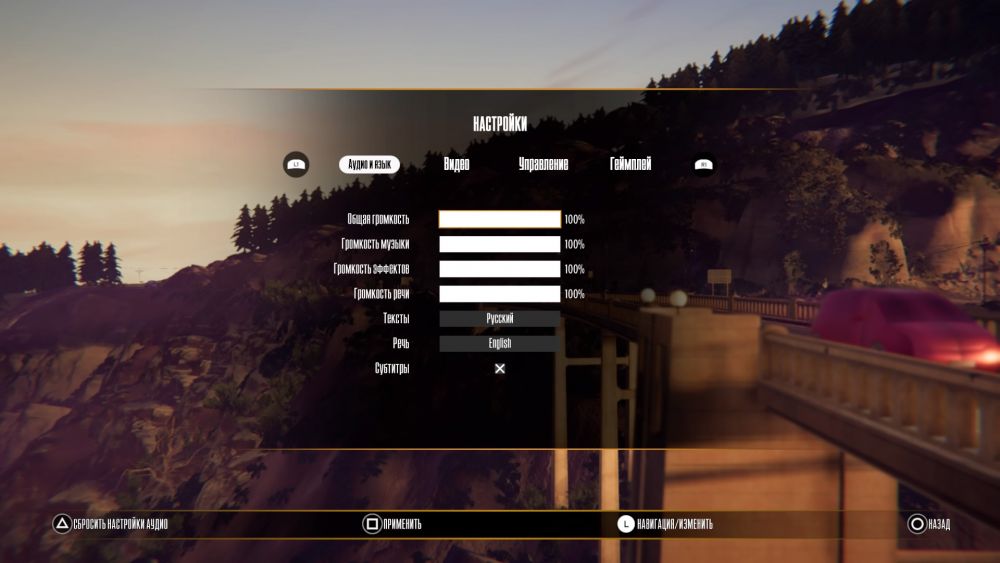Change the Громкость речи slider

pos(500,294)
